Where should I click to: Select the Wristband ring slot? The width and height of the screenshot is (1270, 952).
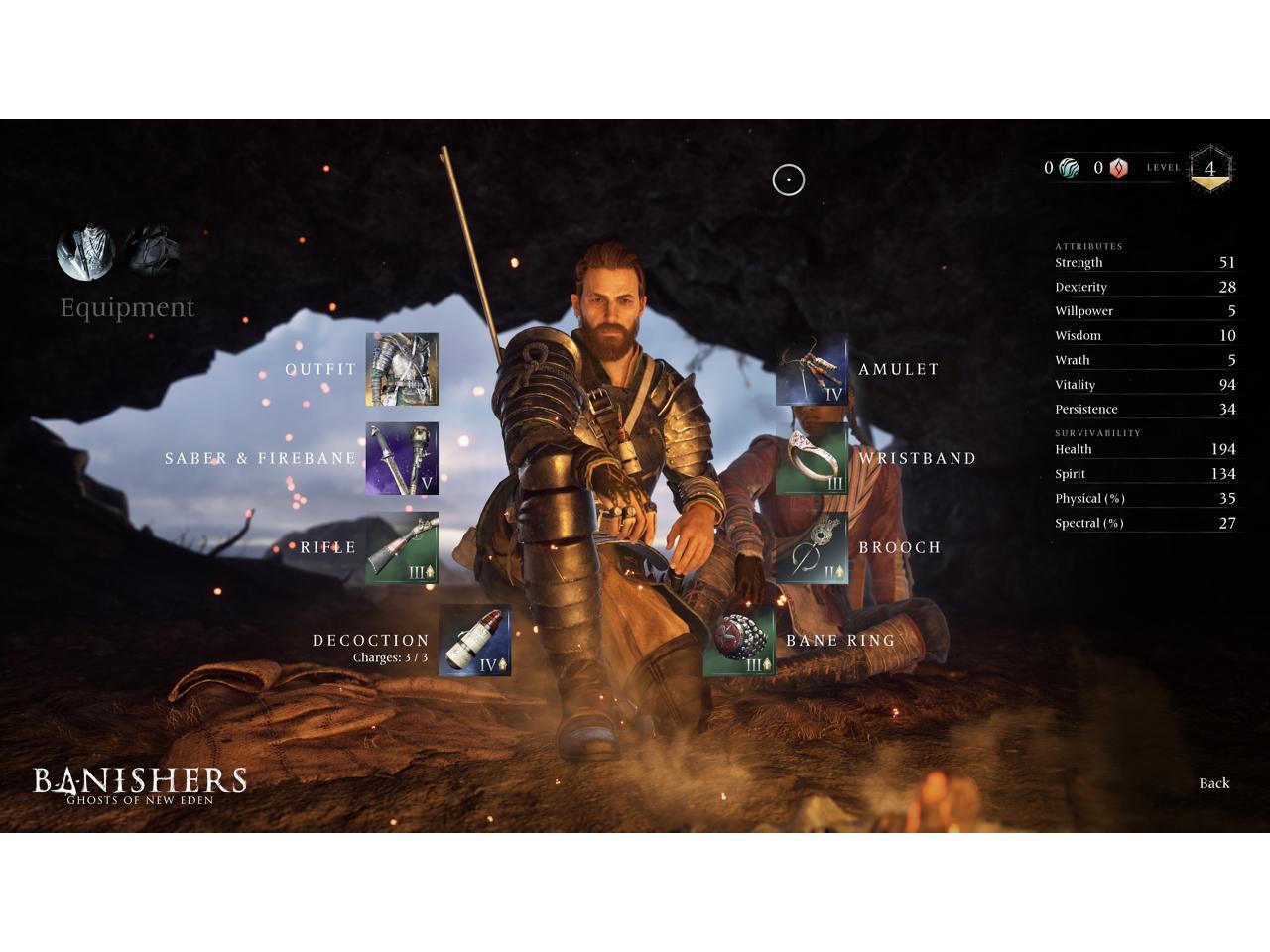click(x=812, y=458)
